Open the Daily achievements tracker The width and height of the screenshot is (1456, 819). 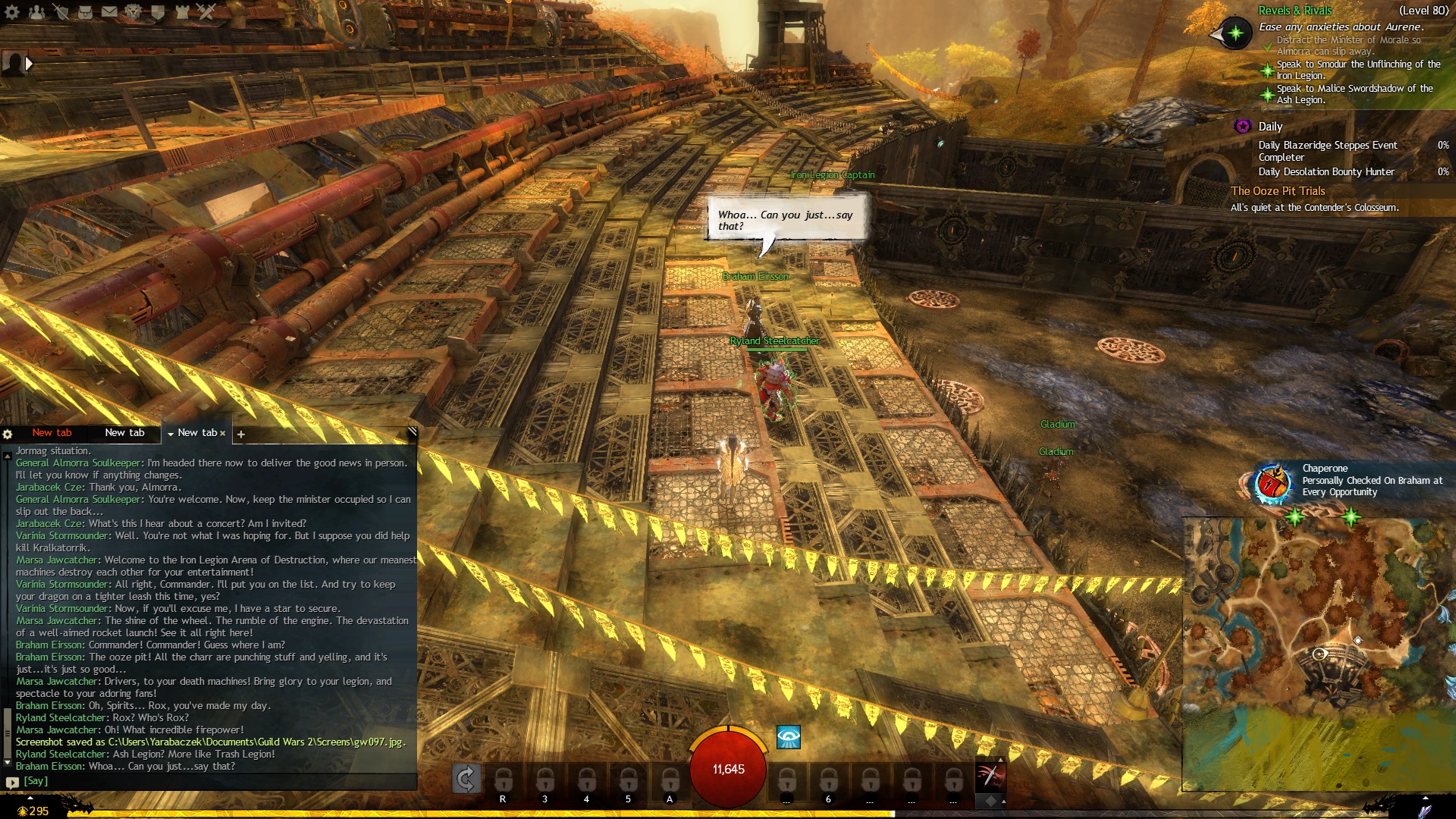point(1270,127)
